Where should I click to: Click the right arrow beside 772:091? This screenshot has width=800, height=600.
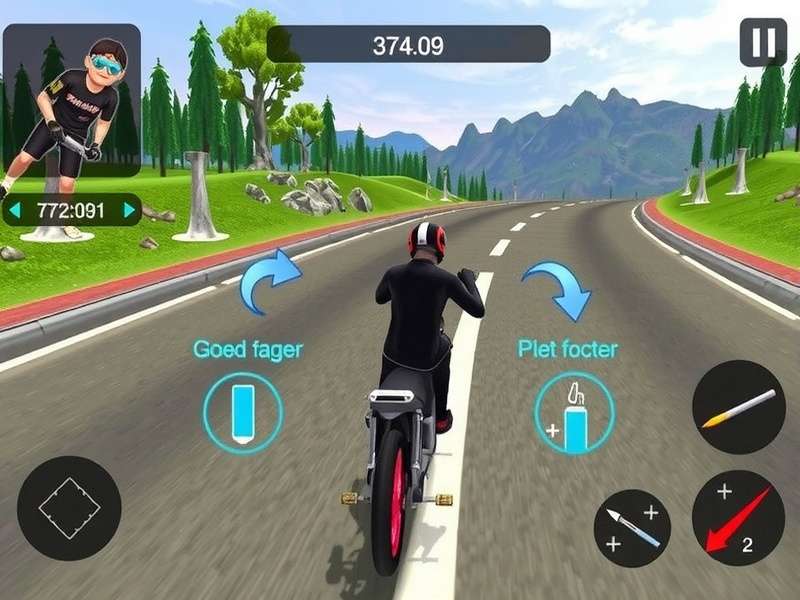pyautogui.click(x=129, y=210)
